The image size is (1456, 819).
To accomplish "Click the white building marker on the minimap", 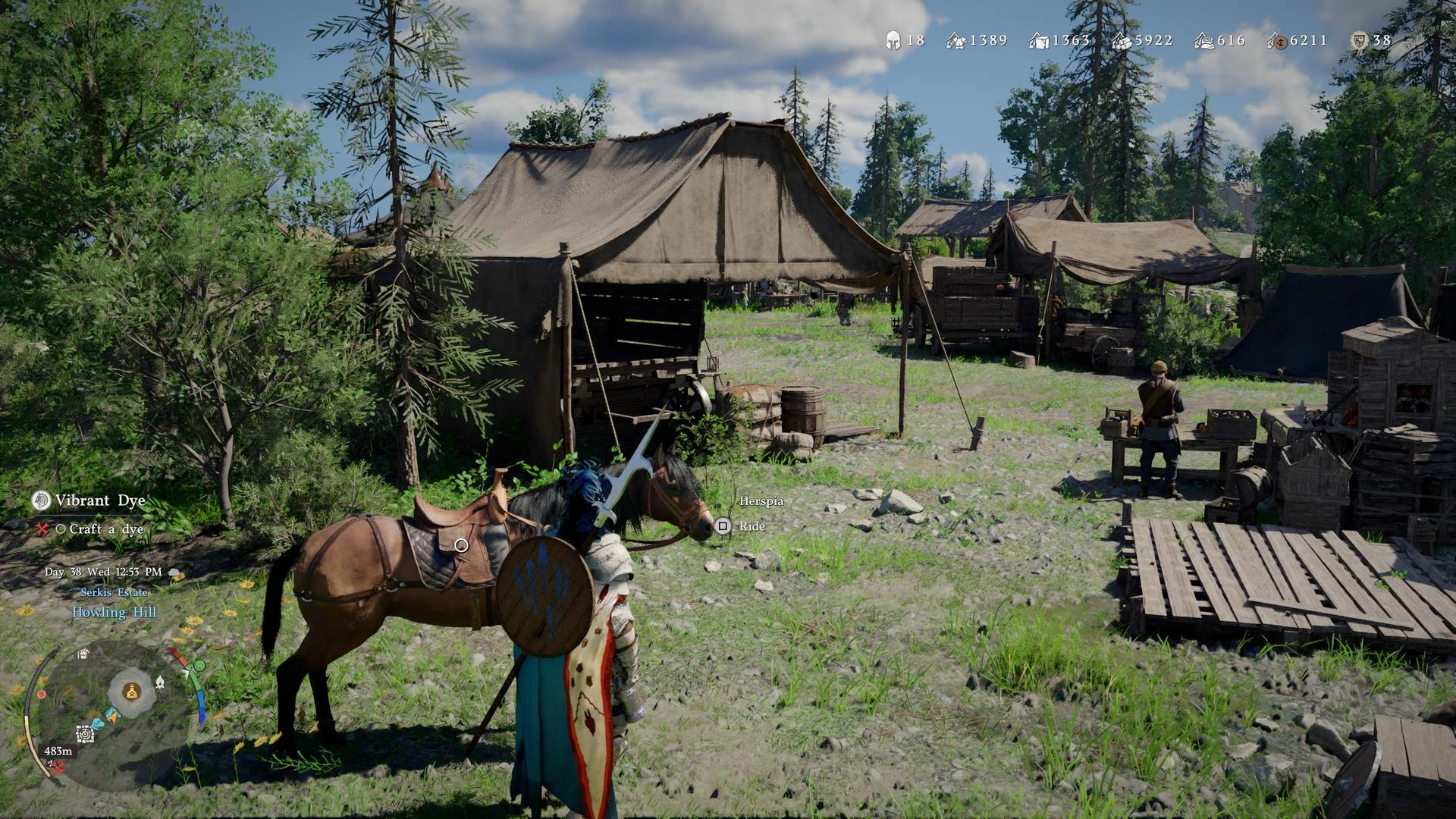I will coord(83,654).
